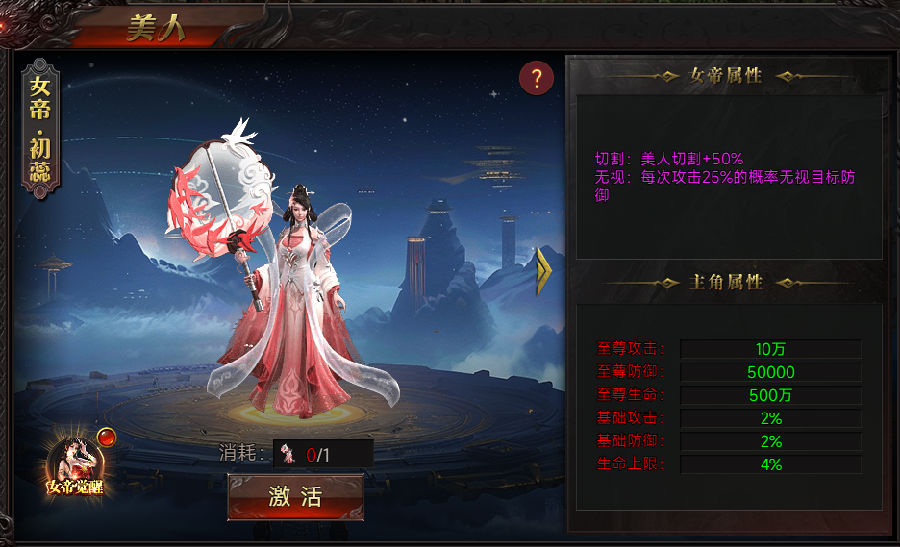The width and height of the screenshot is (900, 547).
Task: Open the question mark help button
Action: (537, 78)
